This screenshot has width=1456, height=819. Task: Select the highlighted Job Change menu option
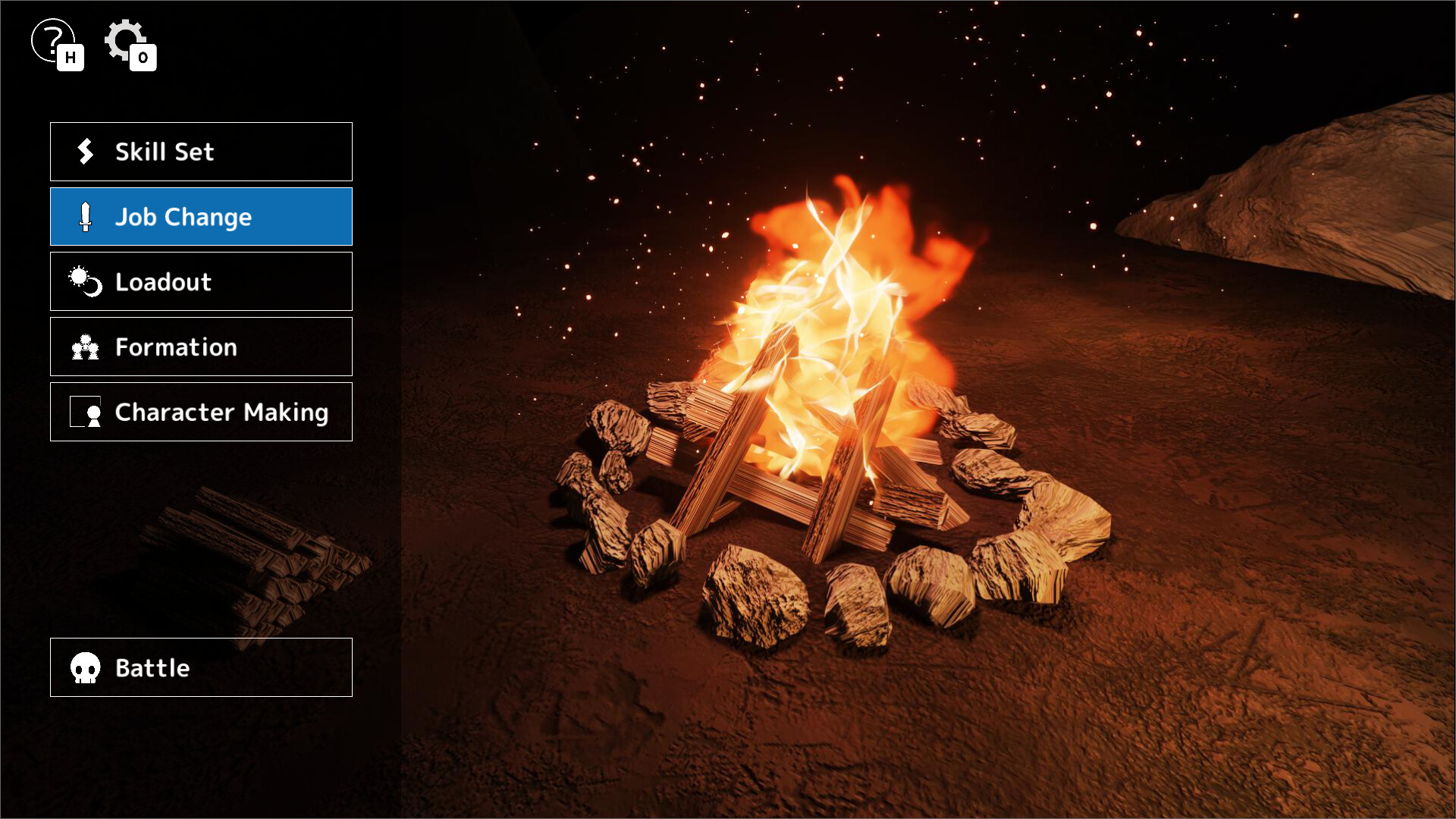point(200,216)
